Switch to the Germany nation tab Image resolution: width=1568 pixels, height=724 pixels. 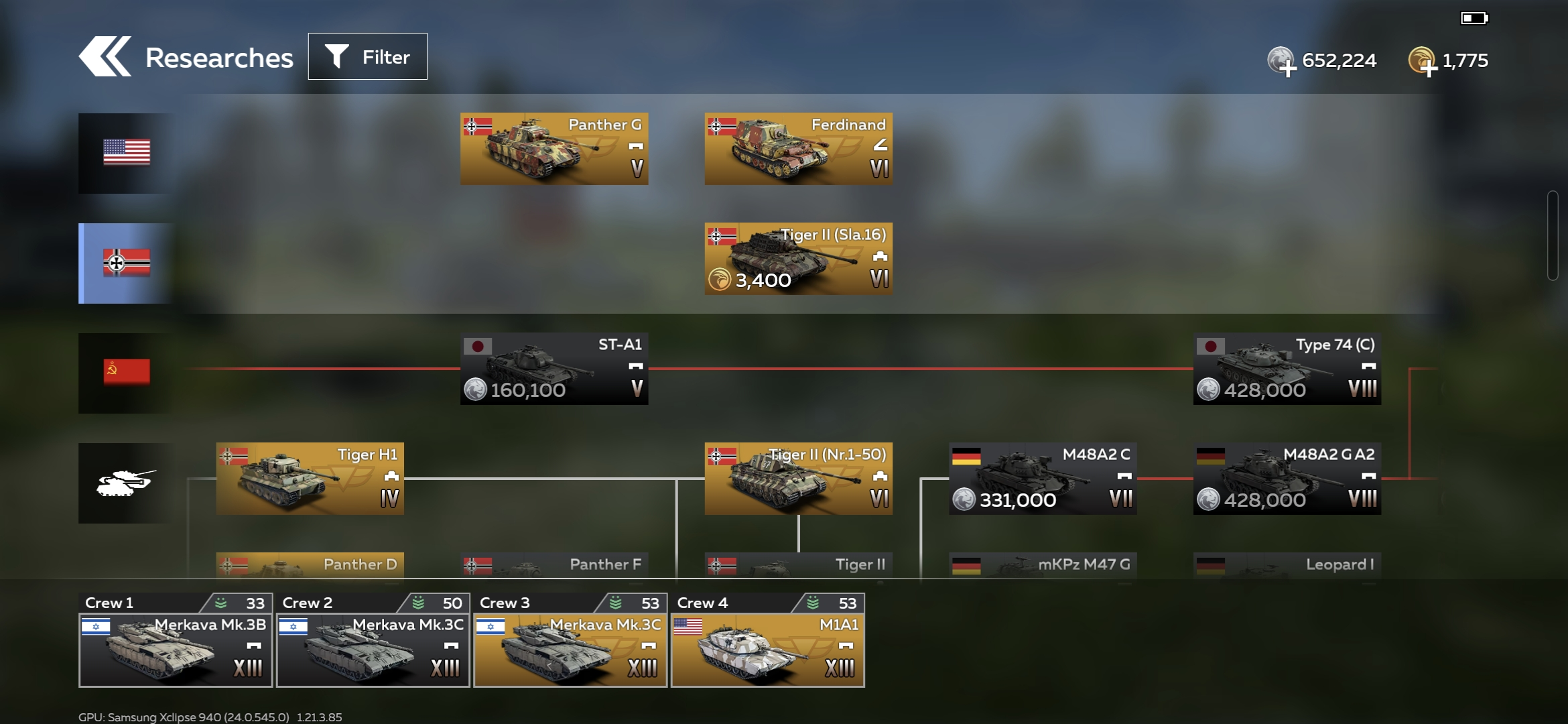coord(126,263)
